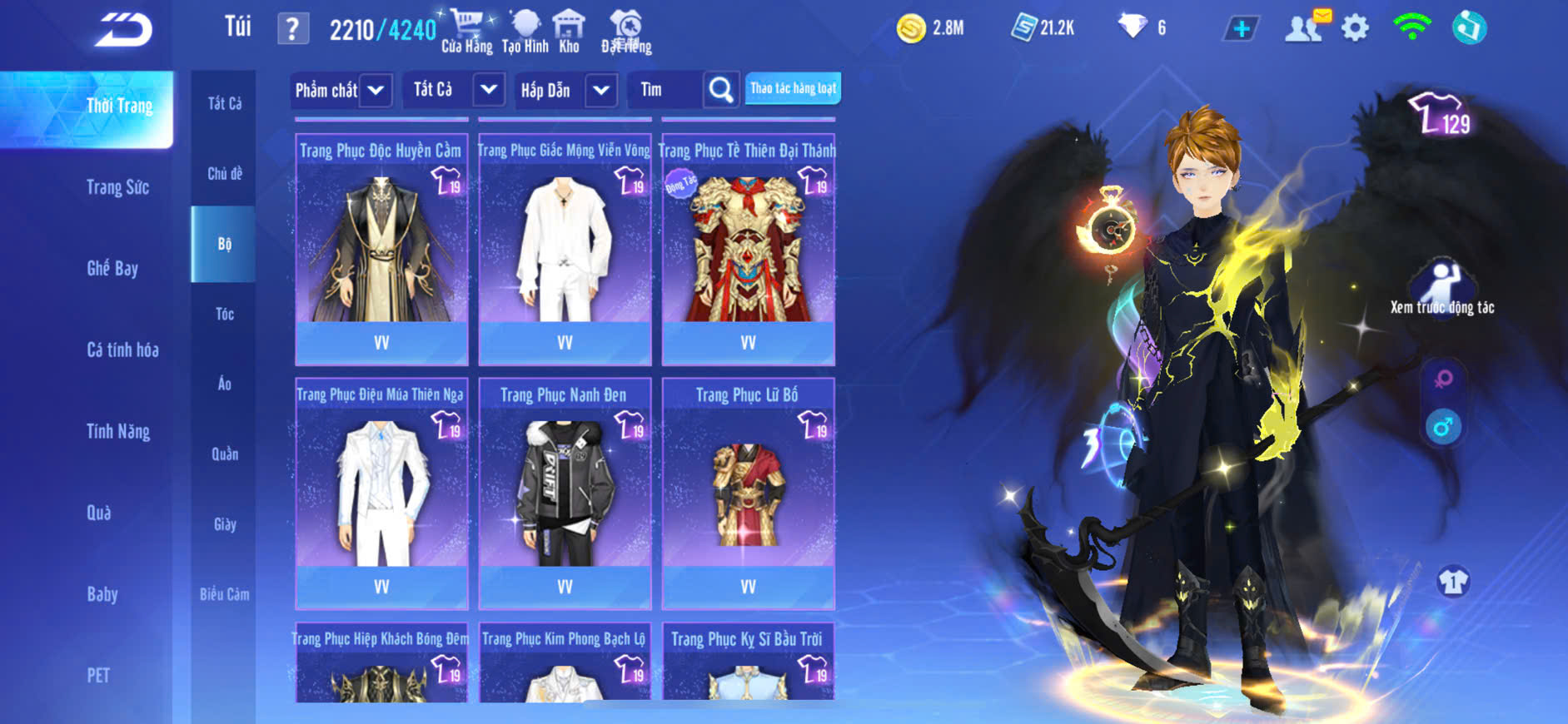Choose the Trang Phục Tề Thiên Đại Thánh outfit

pos(748,250)
